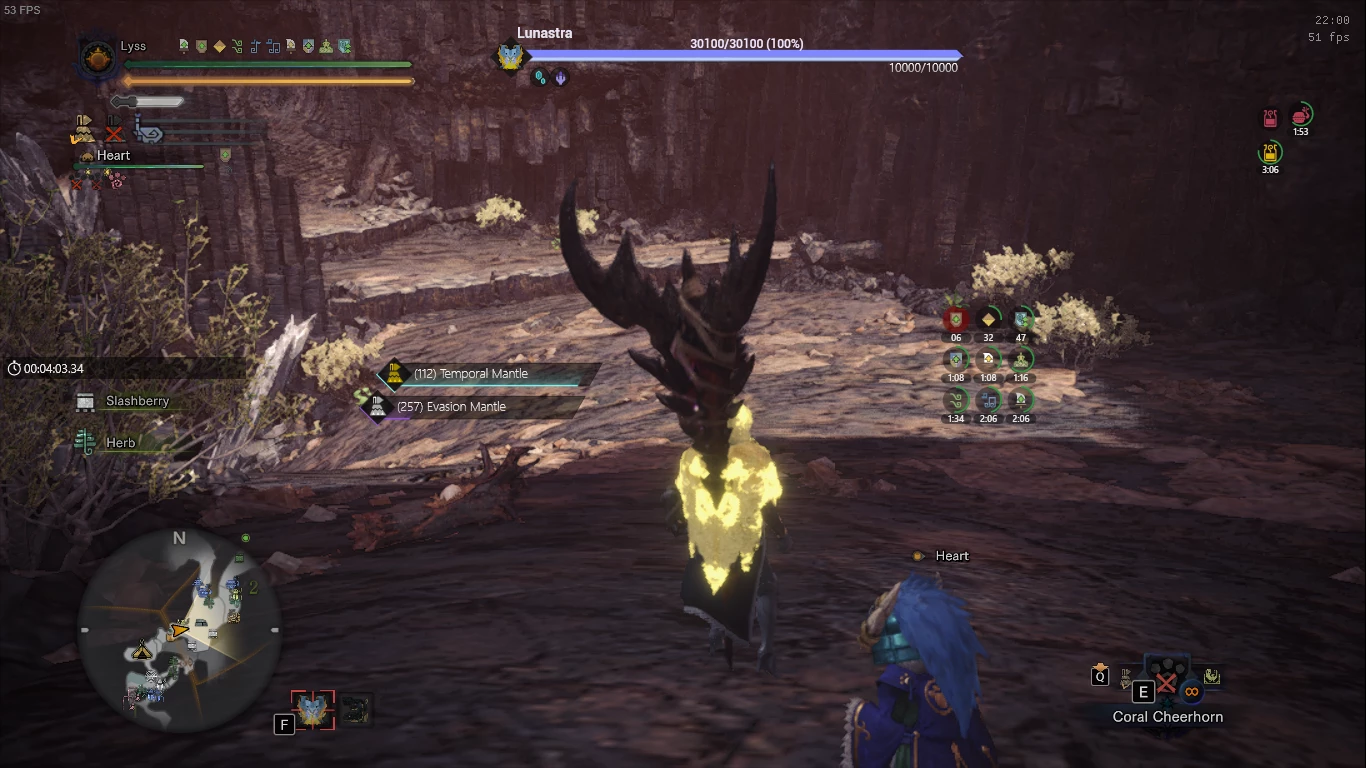Open the circular minimap
Viewport: 1366px width, 768px height.
point(180,630)
